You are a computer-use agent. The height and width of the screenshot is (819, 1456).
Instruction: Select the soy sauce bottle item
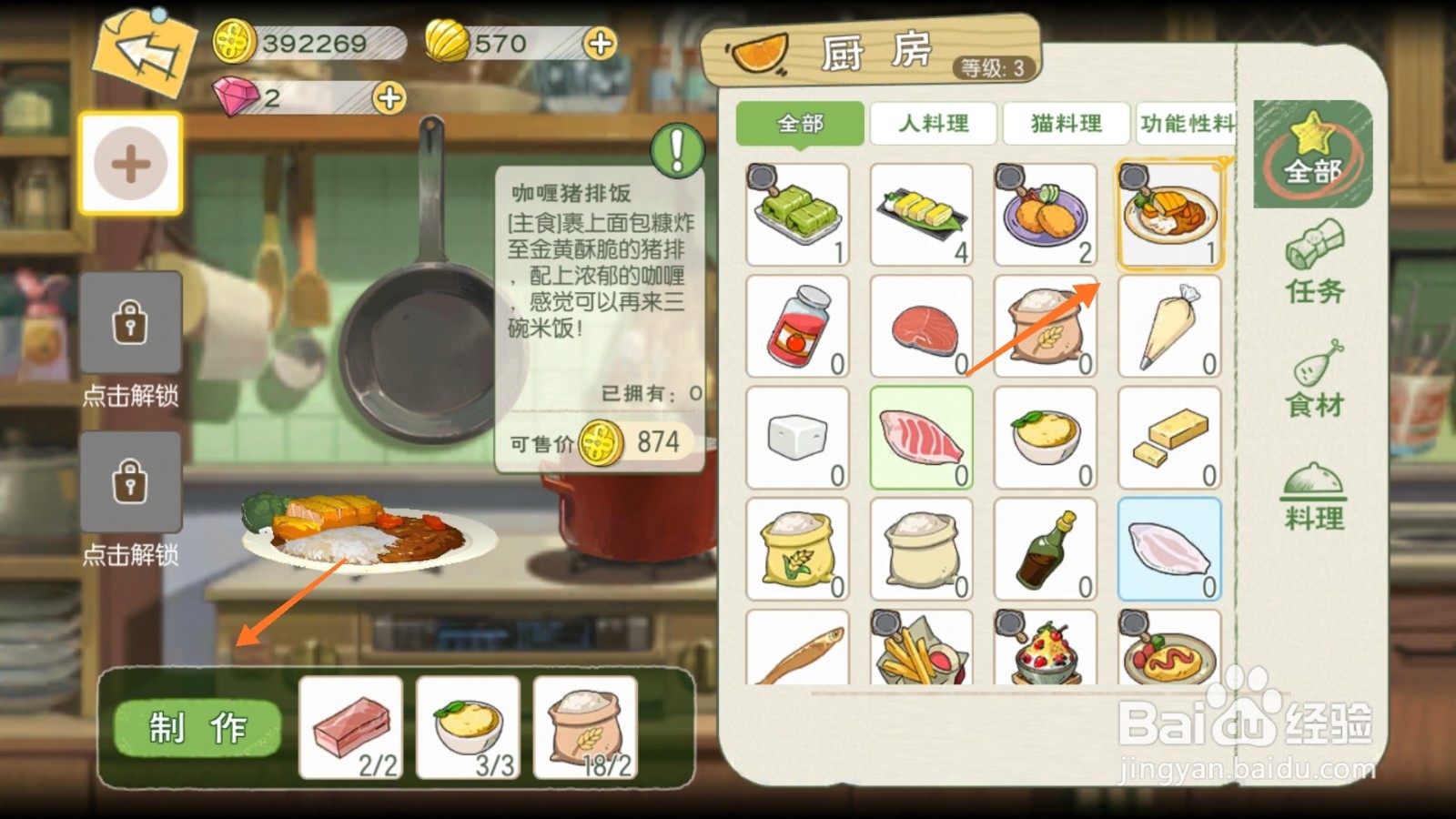1046,549
